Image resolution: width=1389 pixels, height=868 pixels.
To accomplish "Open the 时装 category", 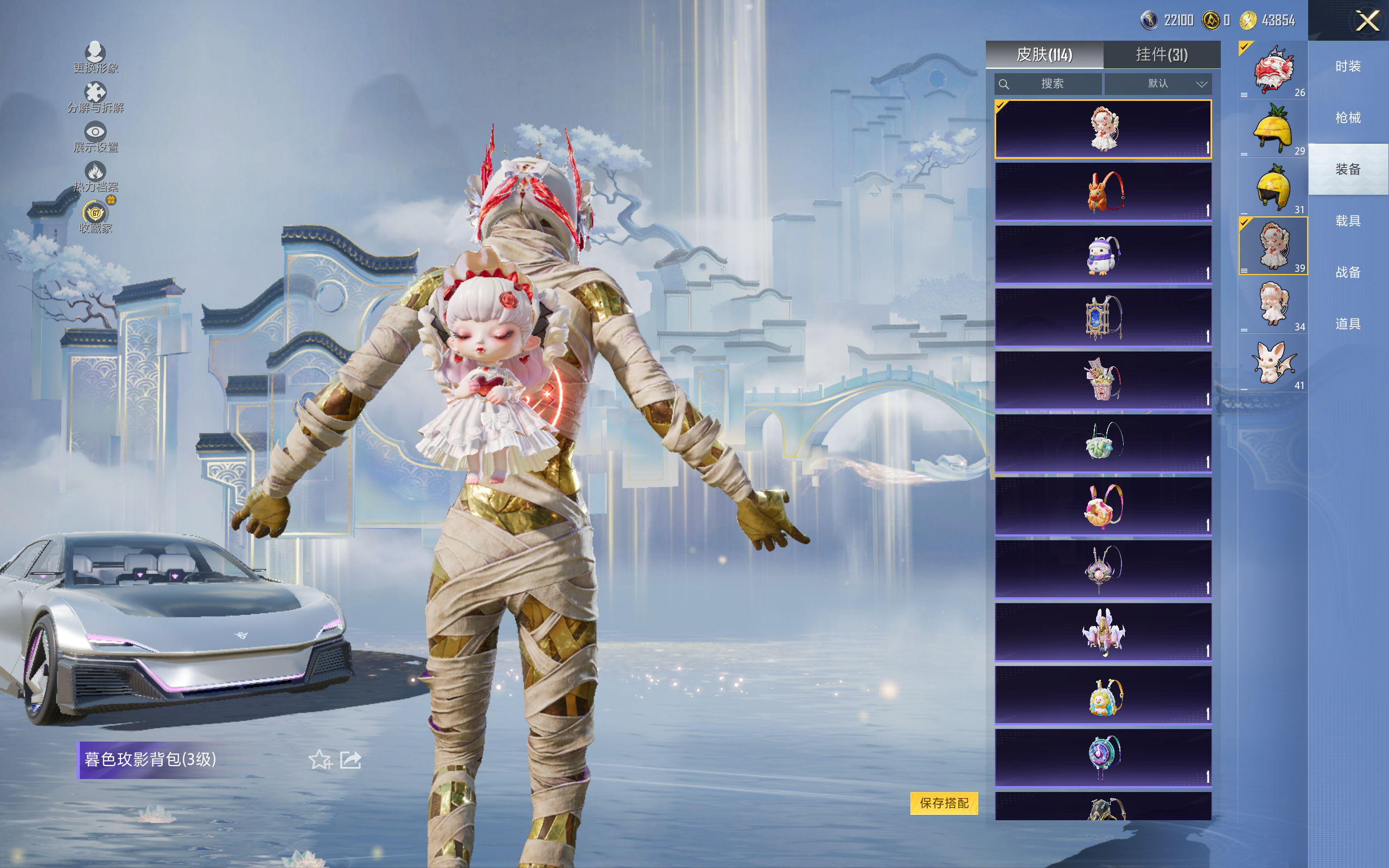I will pos(1348,67).
